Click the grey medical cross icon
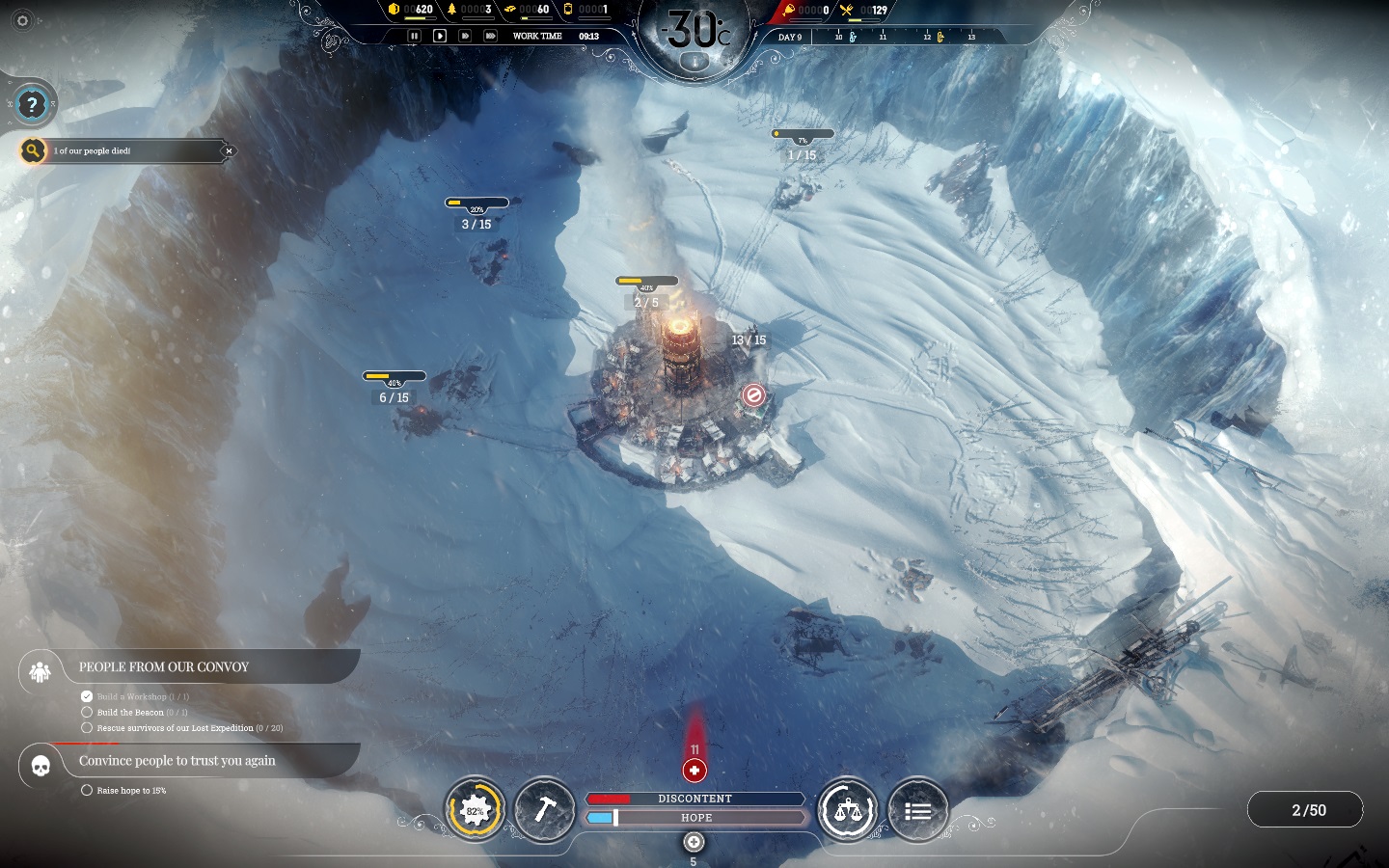 [x=694, y=842]
